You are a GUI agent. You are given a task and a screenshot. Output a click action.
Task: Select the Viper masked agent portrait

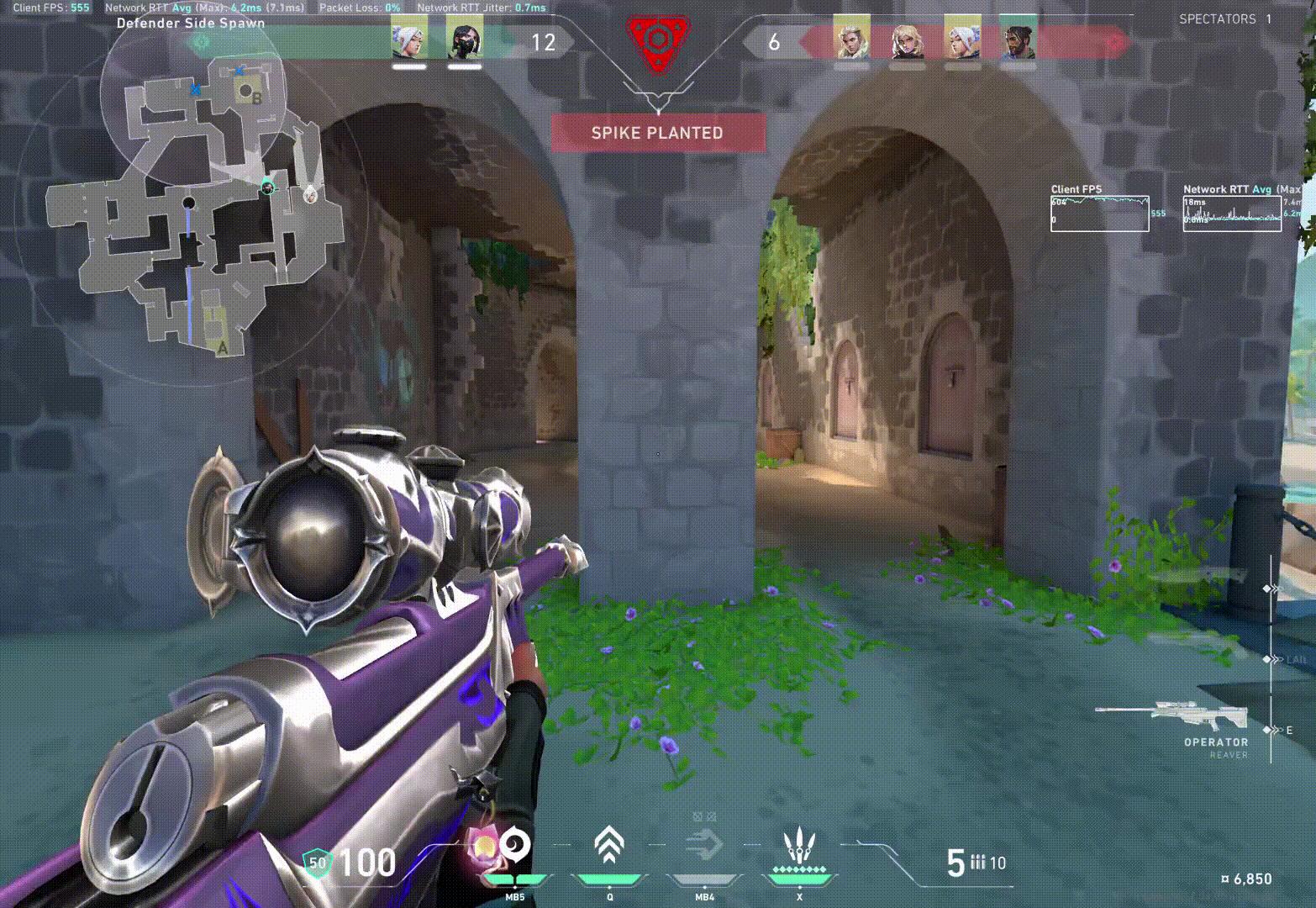tap(464, 40)
